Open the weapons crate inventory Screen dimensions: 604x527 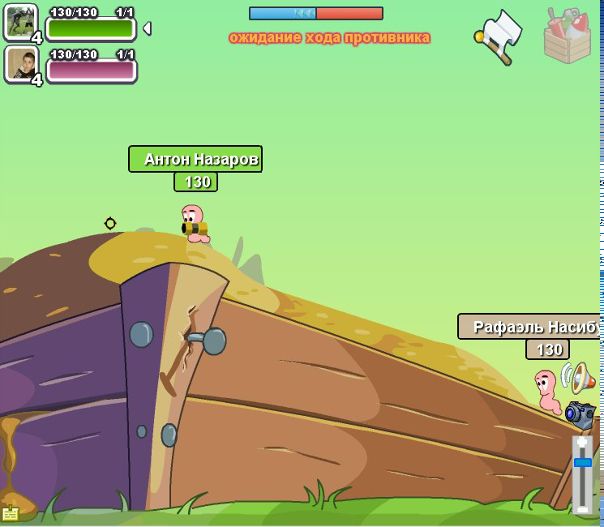coord(567,36)
